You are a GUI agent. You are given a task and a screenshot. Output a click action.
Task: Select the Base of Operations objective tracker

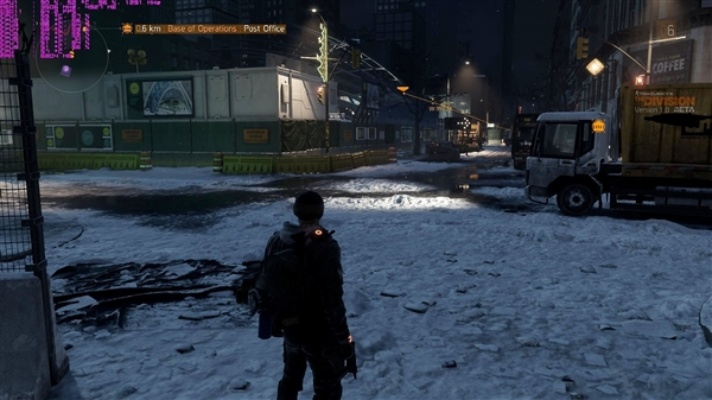210,29
